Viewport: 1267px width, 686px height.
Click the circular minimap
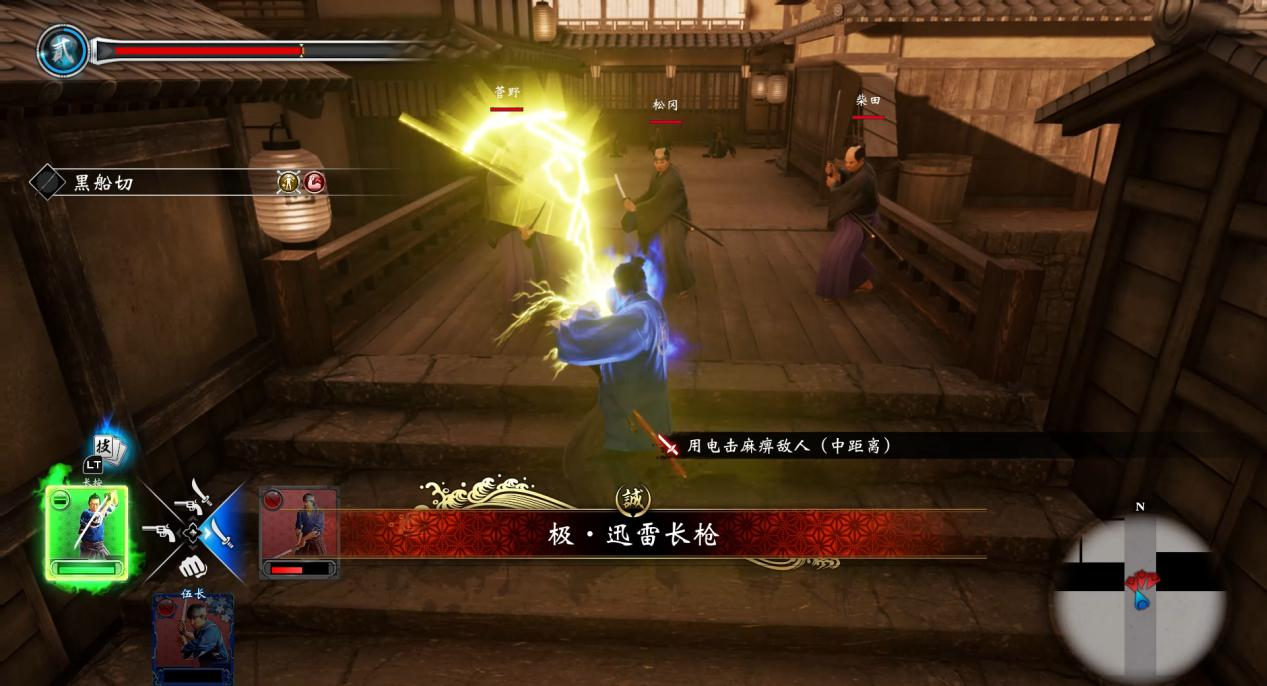tap(1139, 598)
